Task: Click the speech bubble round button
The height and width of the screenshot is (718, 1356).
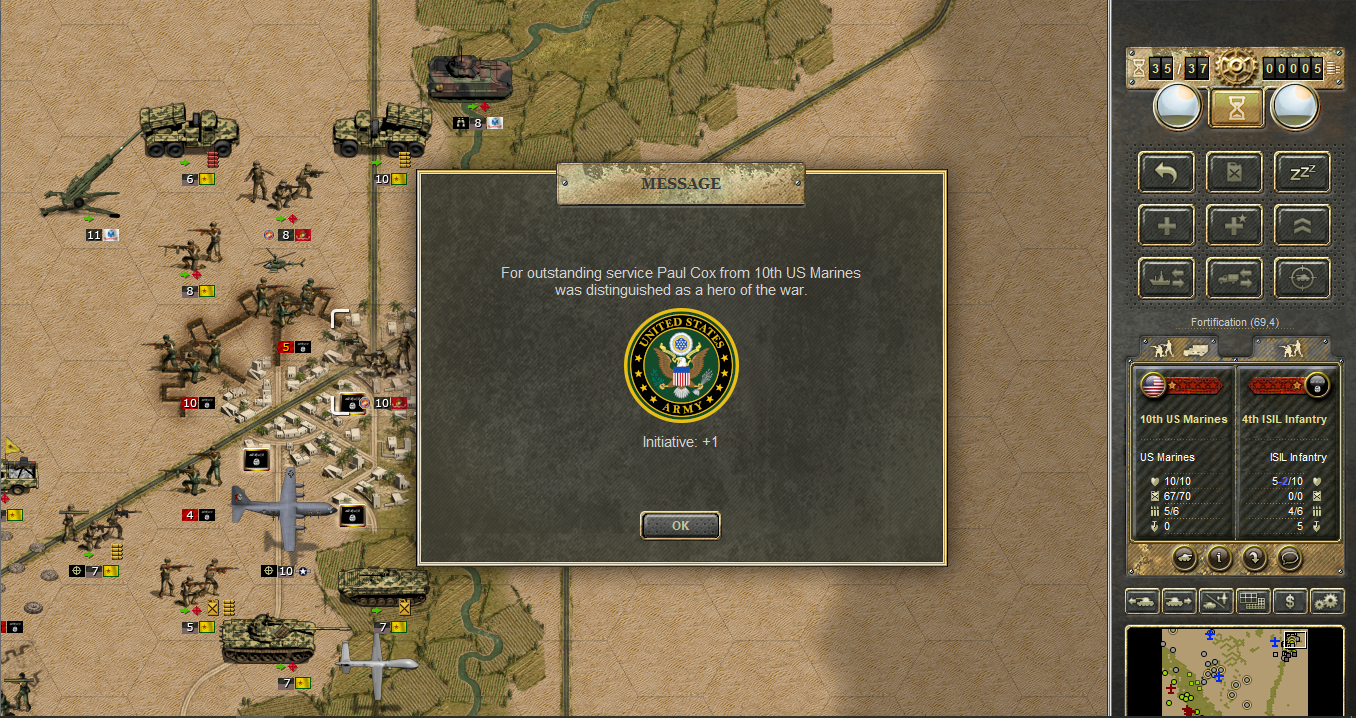Action: click(1289, 558)
